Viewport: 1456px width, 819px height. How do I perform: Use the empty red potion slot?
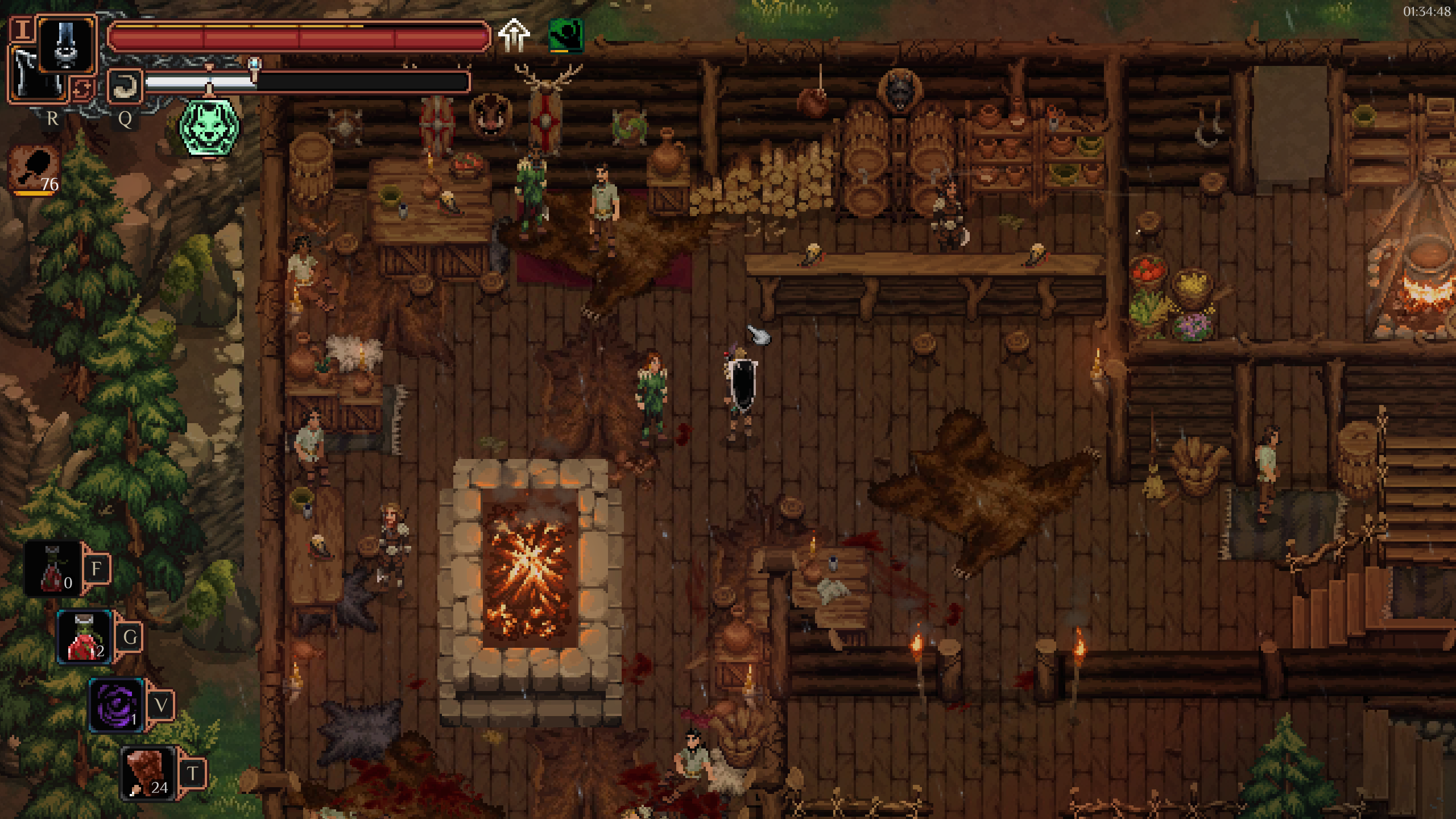point(53,569)
